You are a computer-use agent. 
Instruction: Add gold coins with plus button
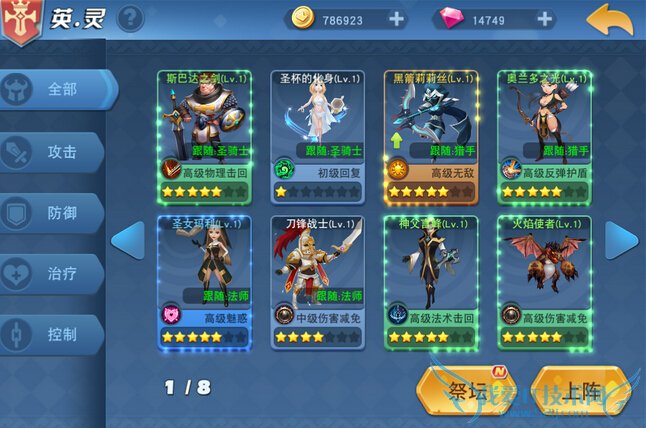click(x=396, y=19)
